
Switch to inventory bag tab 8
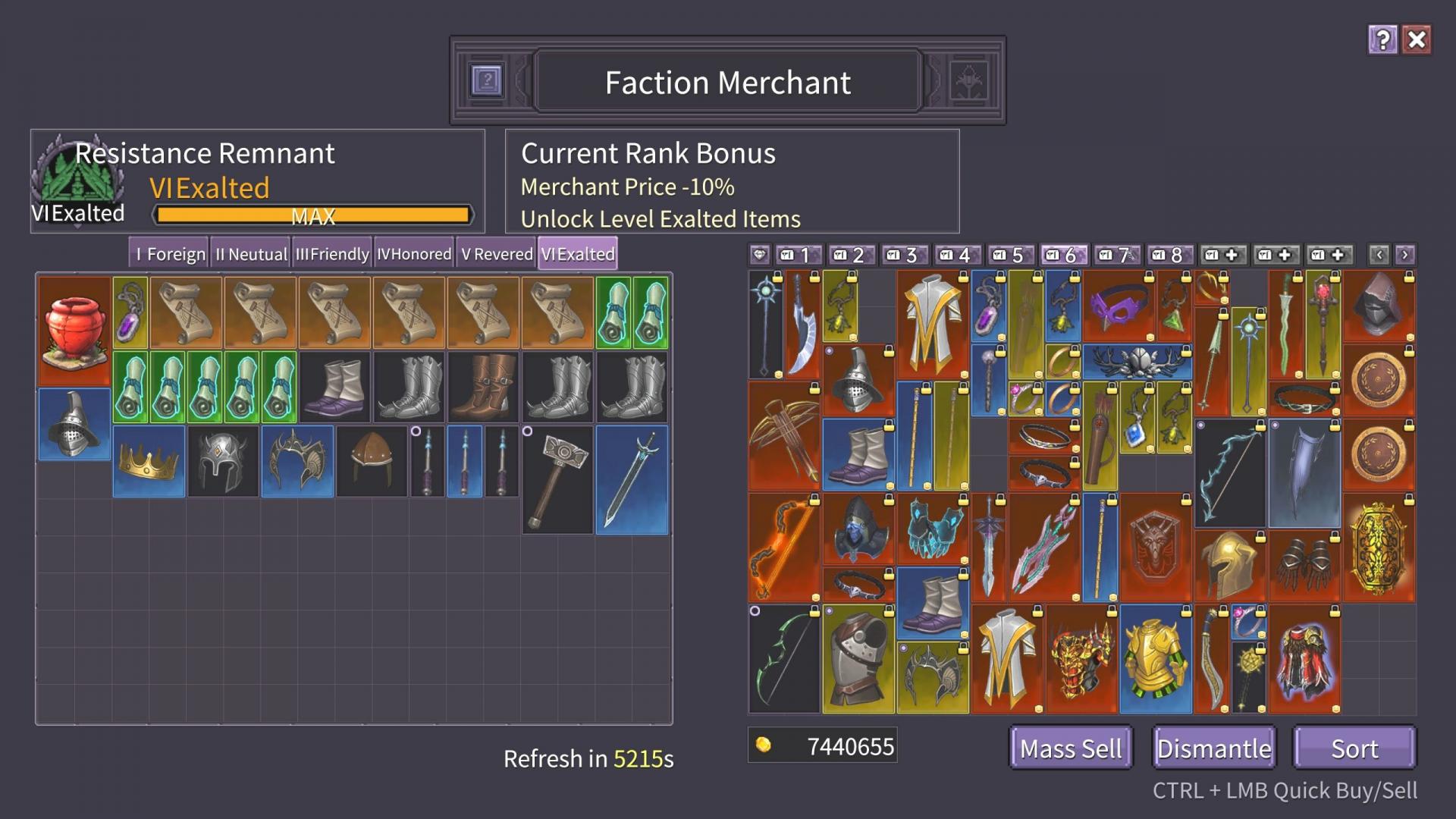click(1169, 255)
